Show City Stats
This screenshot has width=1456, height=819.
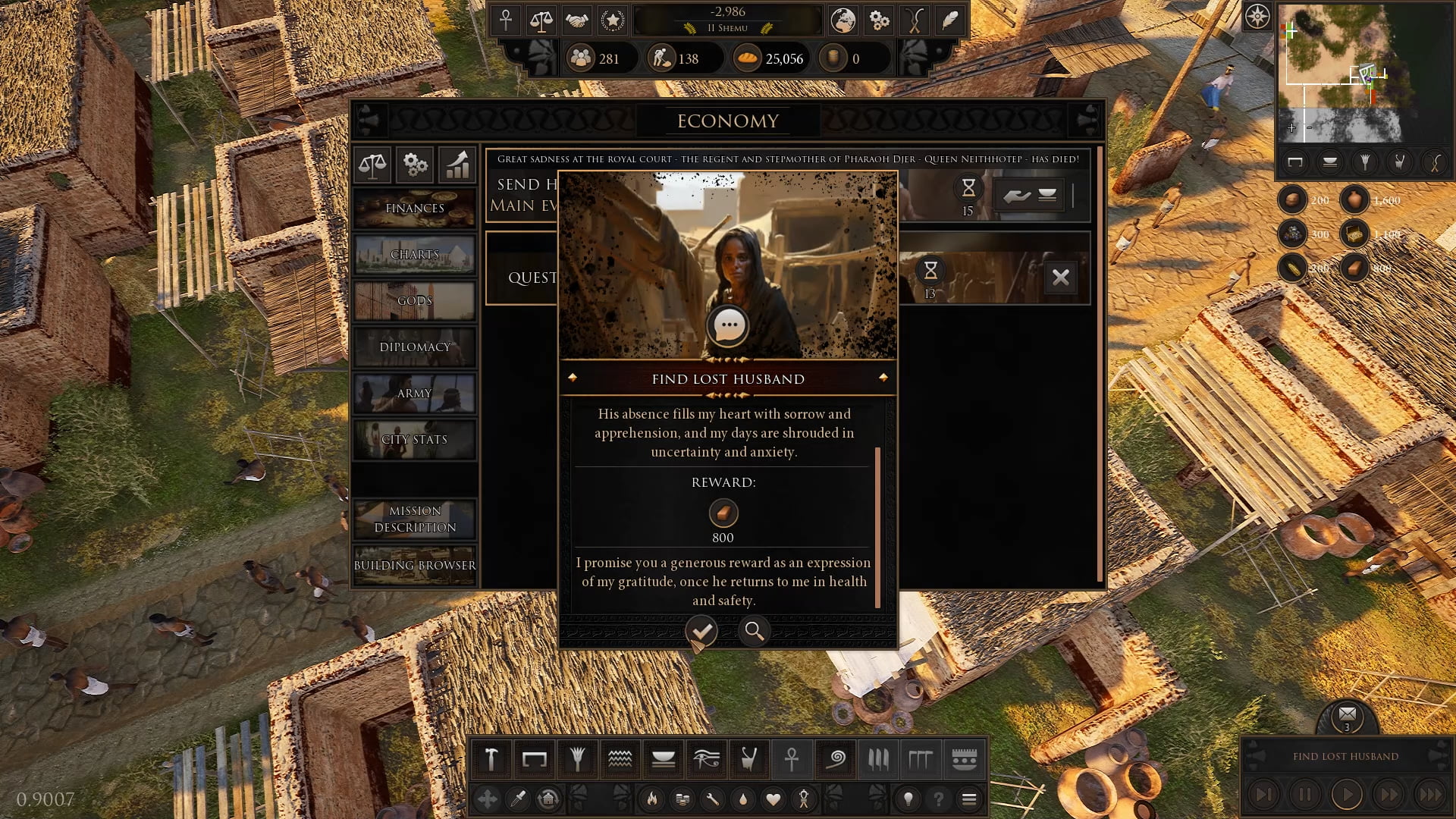click(x=415, y=439)
